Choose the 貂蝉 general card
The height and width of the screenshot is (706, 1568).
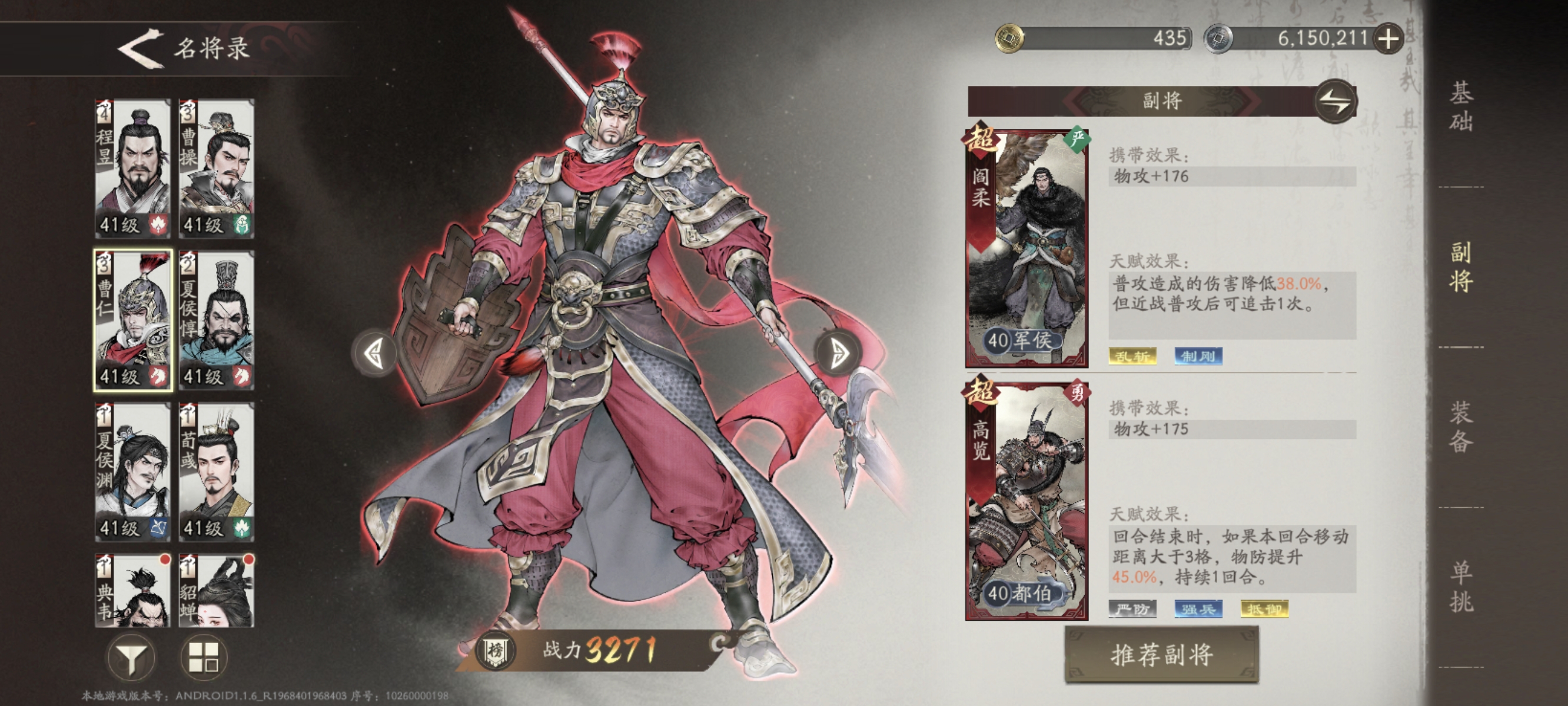click(217, 590)
